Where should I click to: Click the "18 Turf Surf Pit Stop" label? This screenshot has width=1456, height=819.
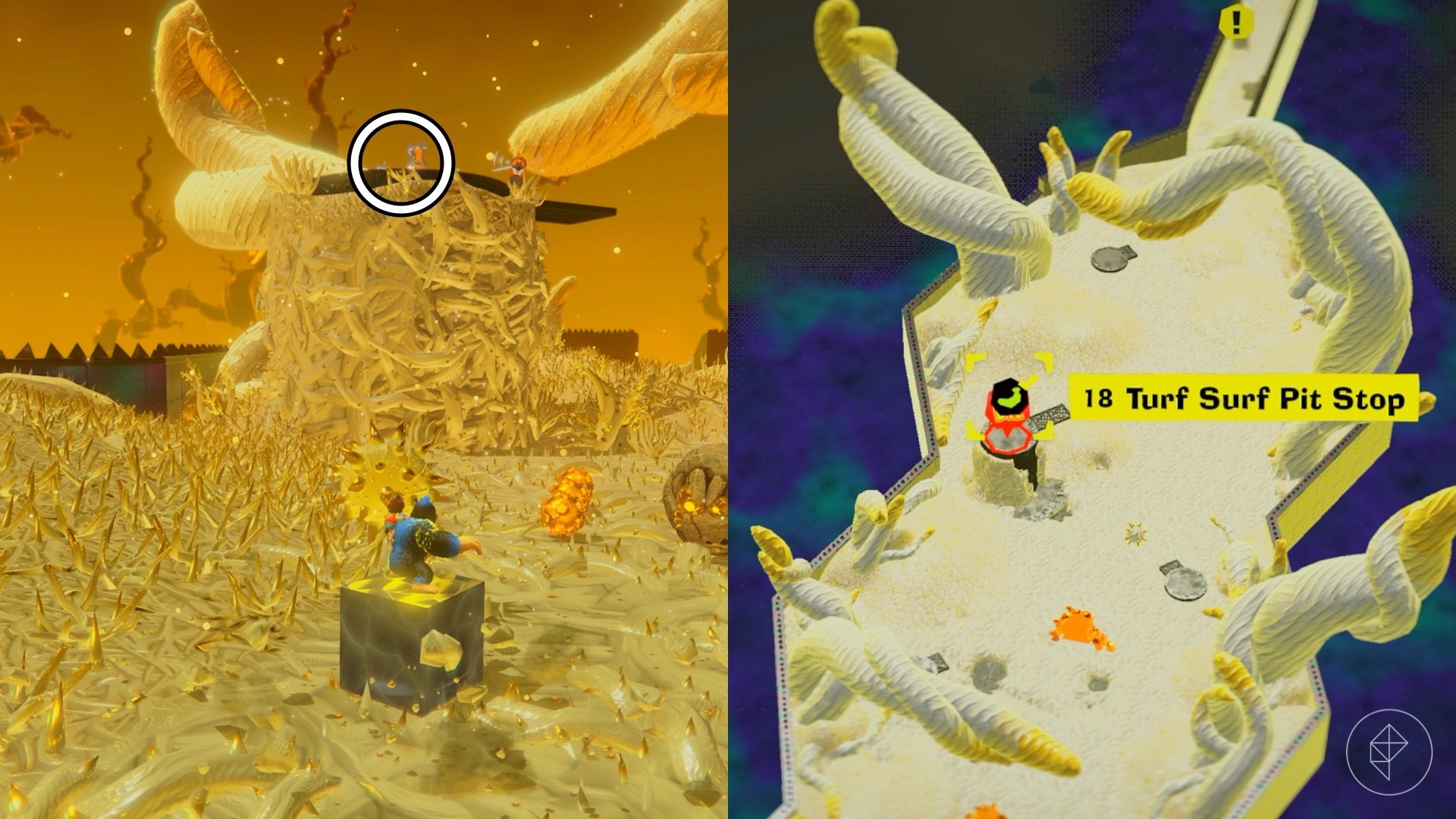pyautogui.click(x=1243, y=397)
